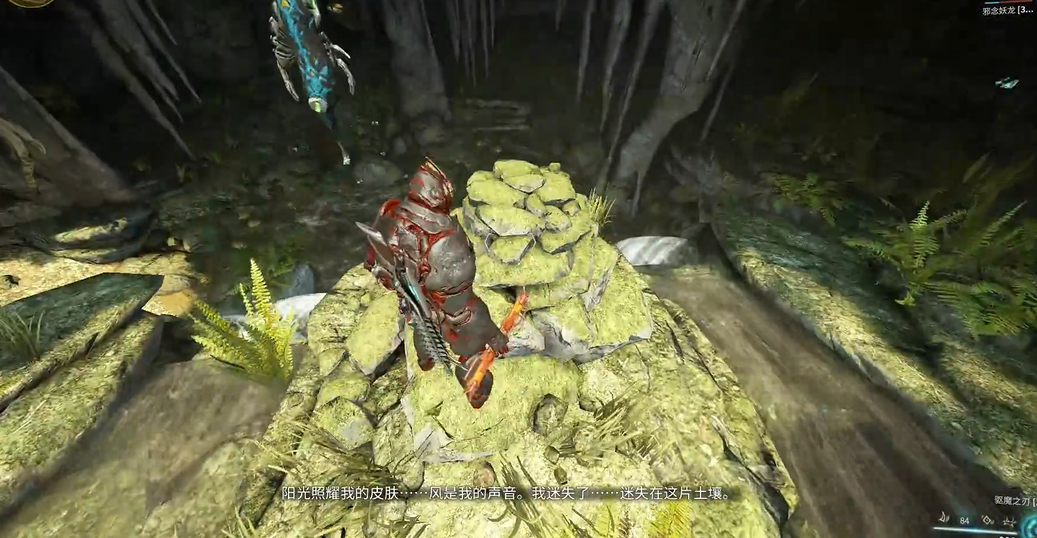Click the gold emblem in the top-left corner
Viewport: 1037px width, 538px height.
point(30,3)
